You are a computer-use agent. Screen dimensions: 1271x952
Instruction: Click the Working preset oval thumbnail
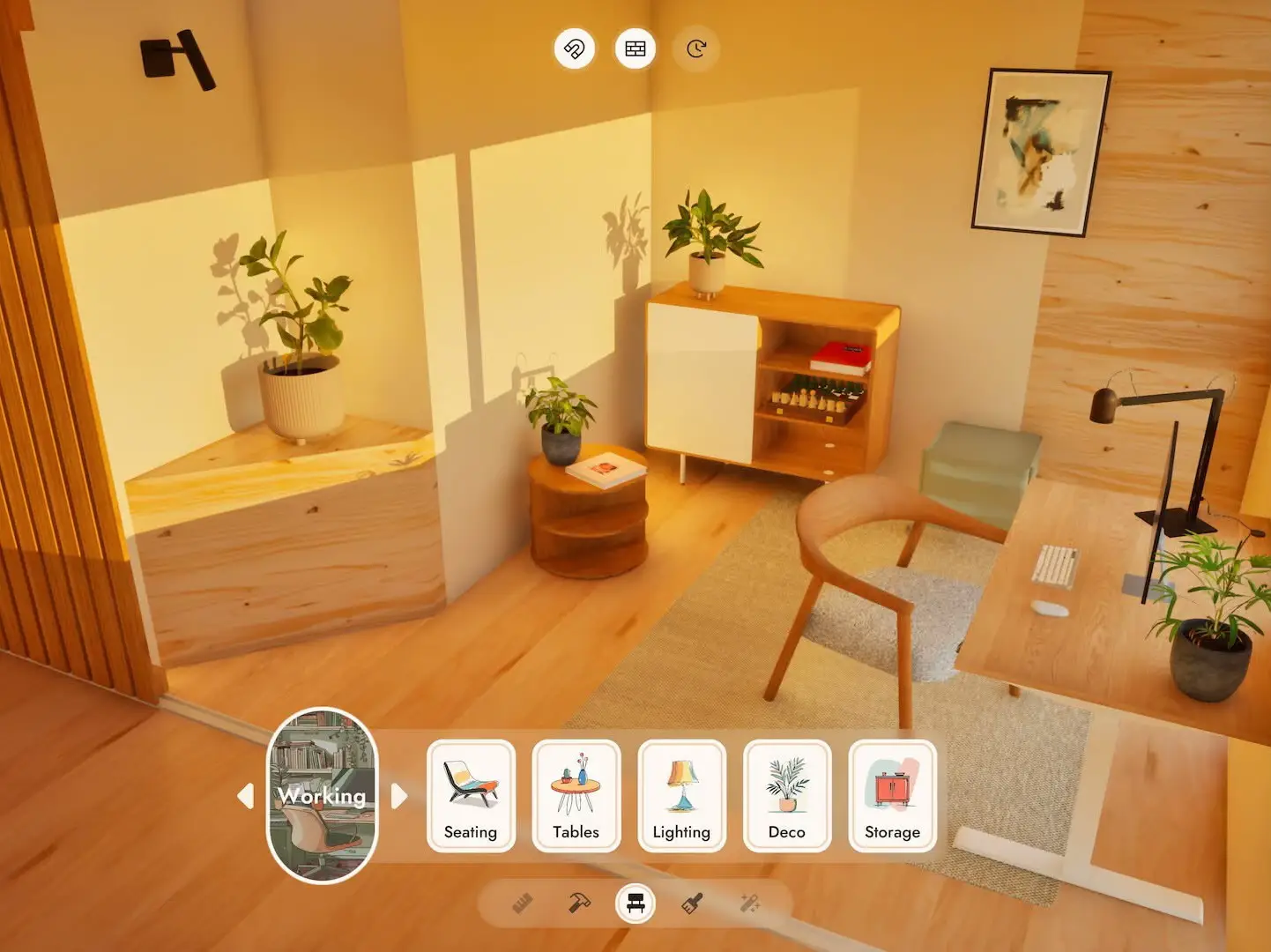pyautogui.click(x=321, y=797)
